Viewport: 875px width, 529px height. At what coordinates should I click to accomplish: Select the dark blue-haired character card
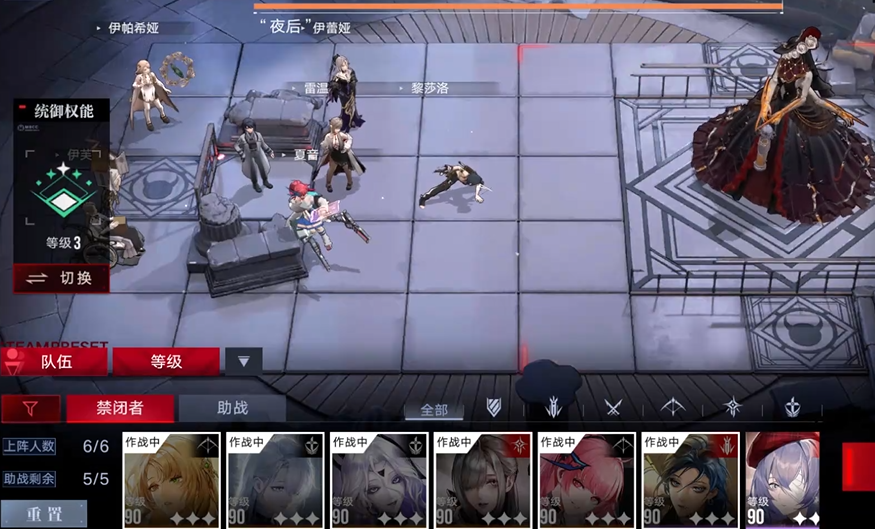click(x=689, y=479)
